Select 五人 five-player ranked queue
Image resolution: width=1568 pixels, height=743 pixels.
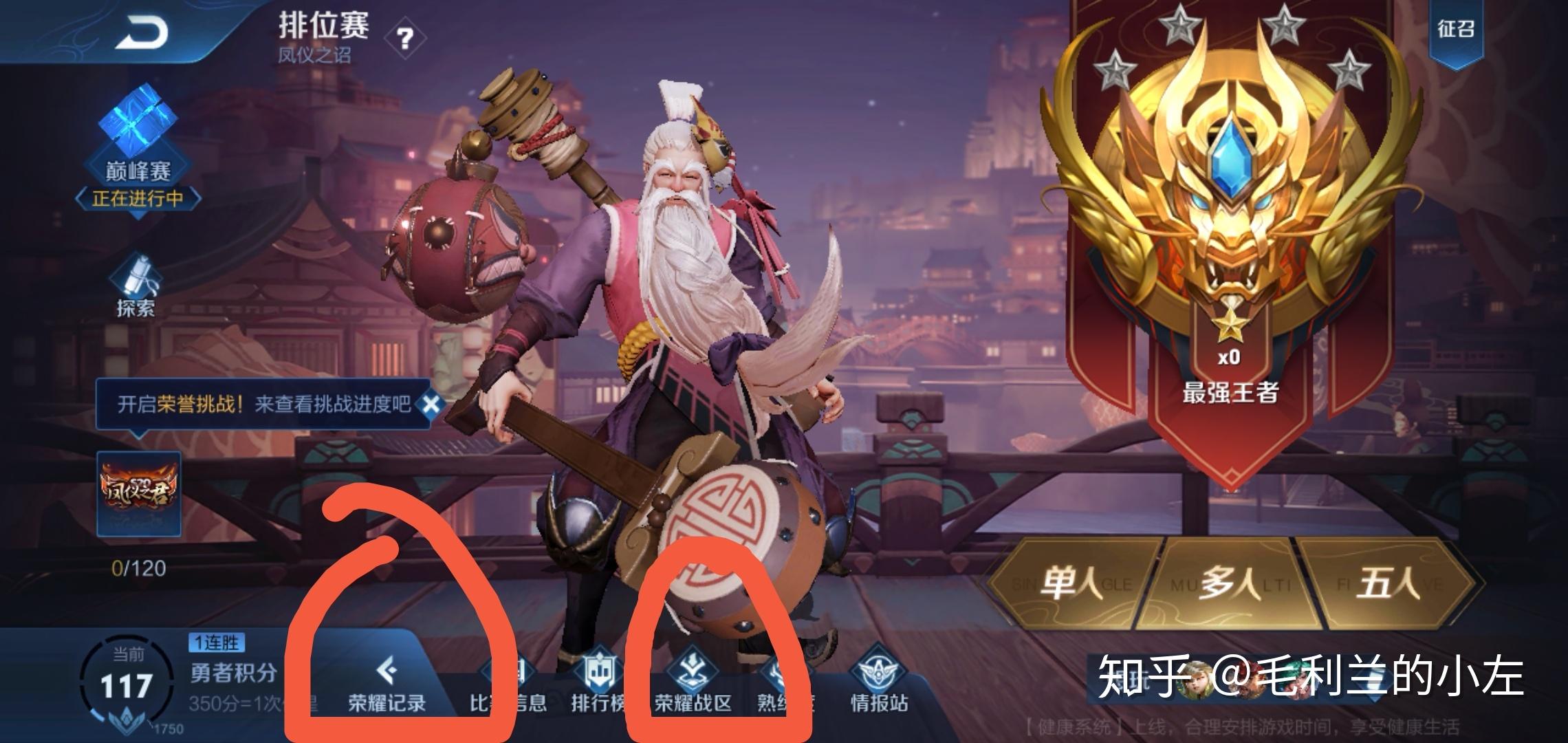(x=1388, y=584)
